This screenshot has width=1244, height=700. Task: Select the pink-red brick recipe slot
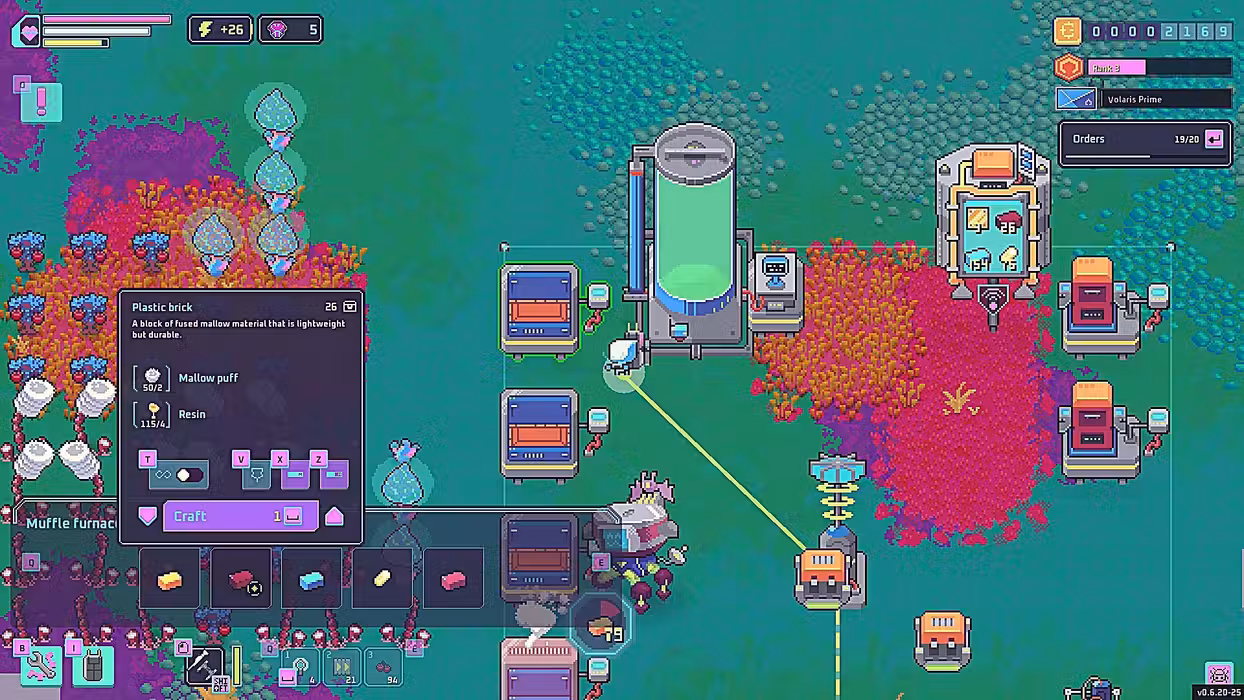tap(454, 579)
